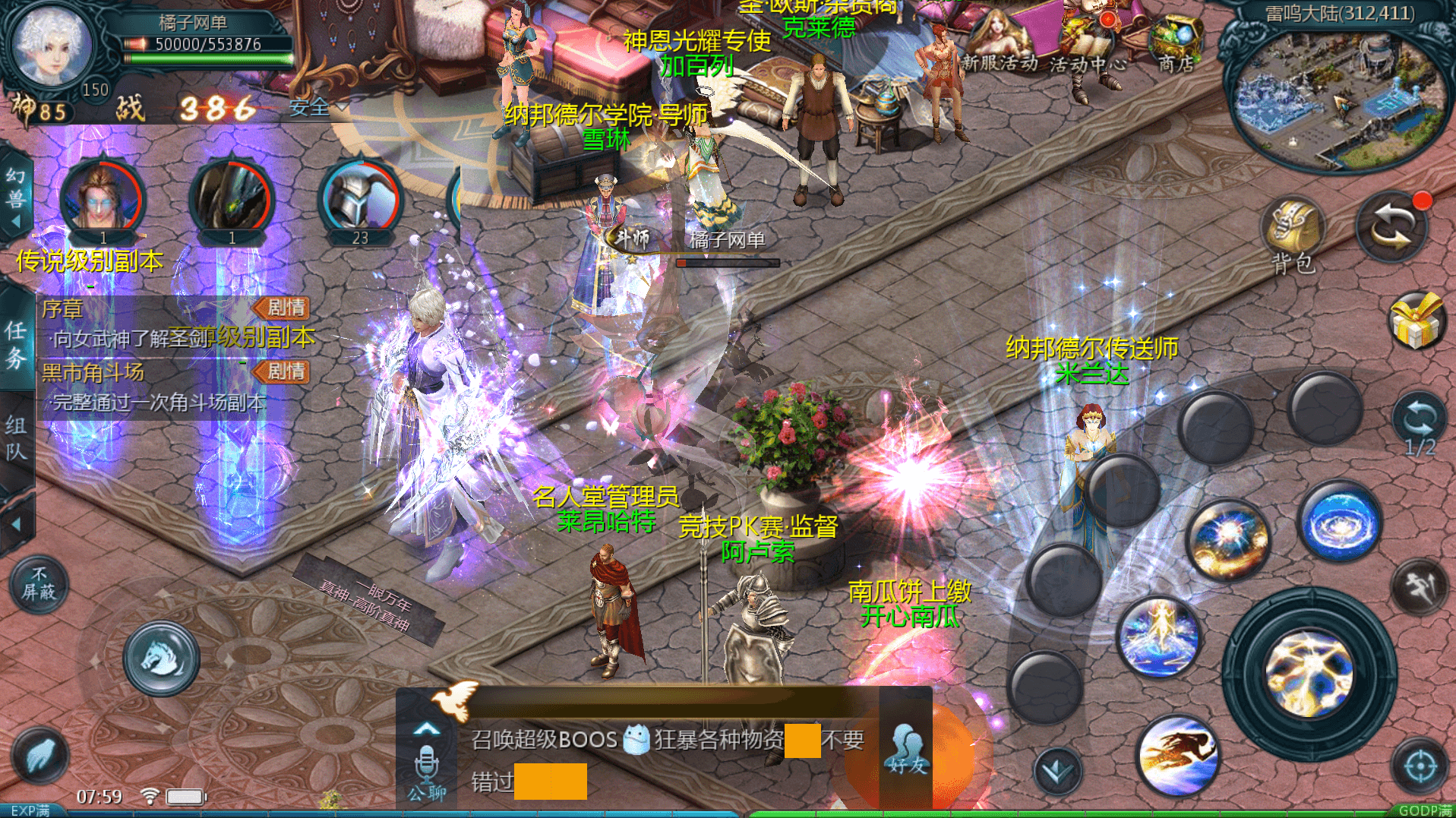Open the 背包 backpack
Image resolution: width=1456 pixels, height=818 pixels.
tap(1292, 234)
